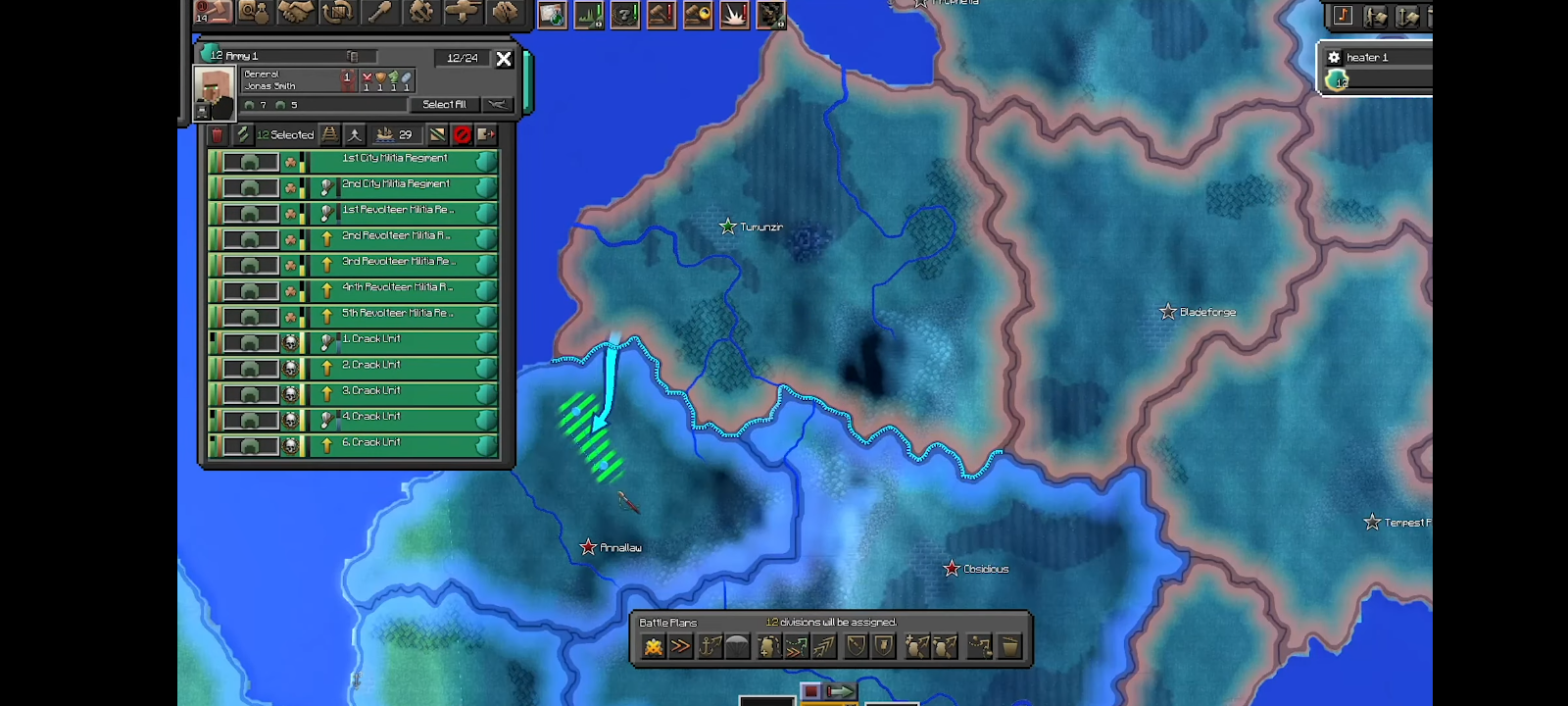1568x706 pixels.
Task: Open the construction shovel tab
Action: (x=380, y=13)
